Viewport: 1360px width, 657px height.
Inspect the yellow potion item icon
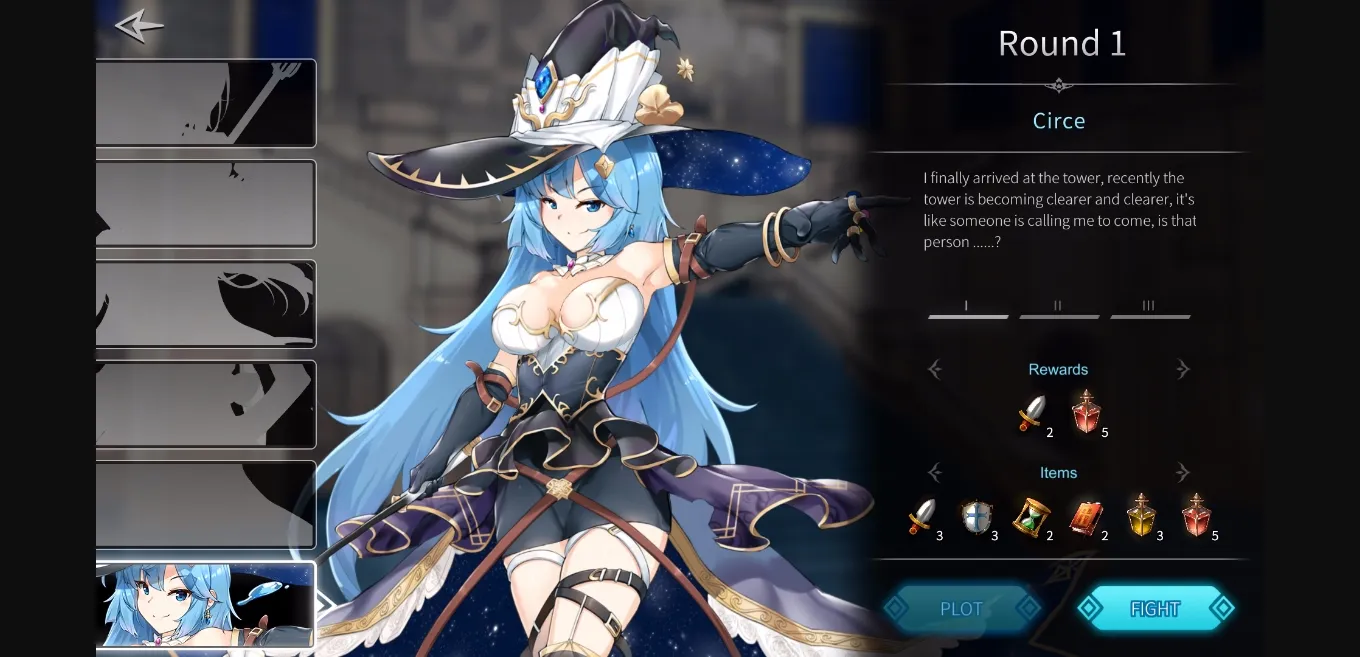1141,517
